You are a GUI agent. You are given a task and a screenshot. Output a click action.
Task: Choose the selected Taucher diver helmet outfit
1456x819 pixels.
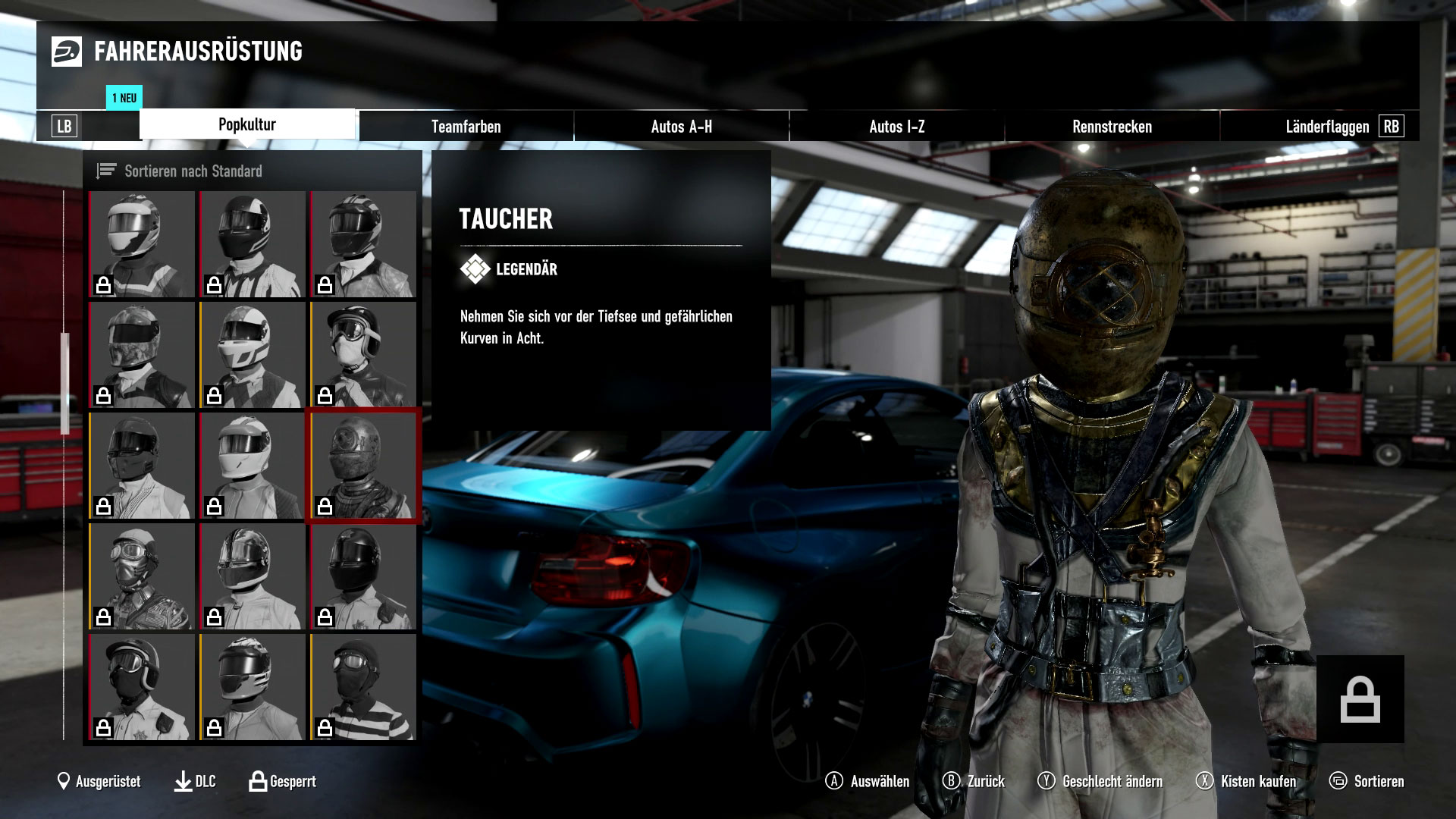362,466
